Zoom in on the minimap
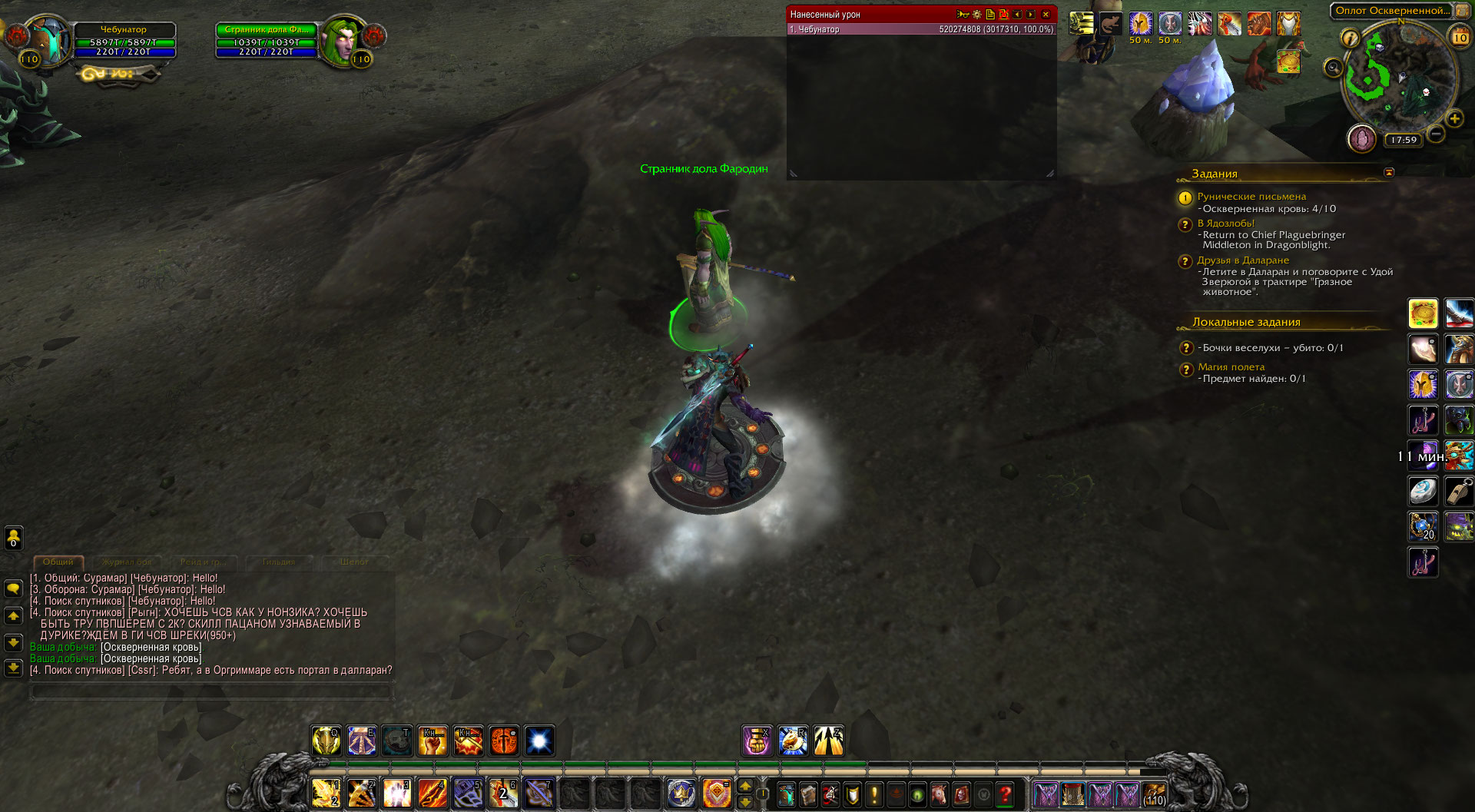1475x812 pixels. [1454, 119]
